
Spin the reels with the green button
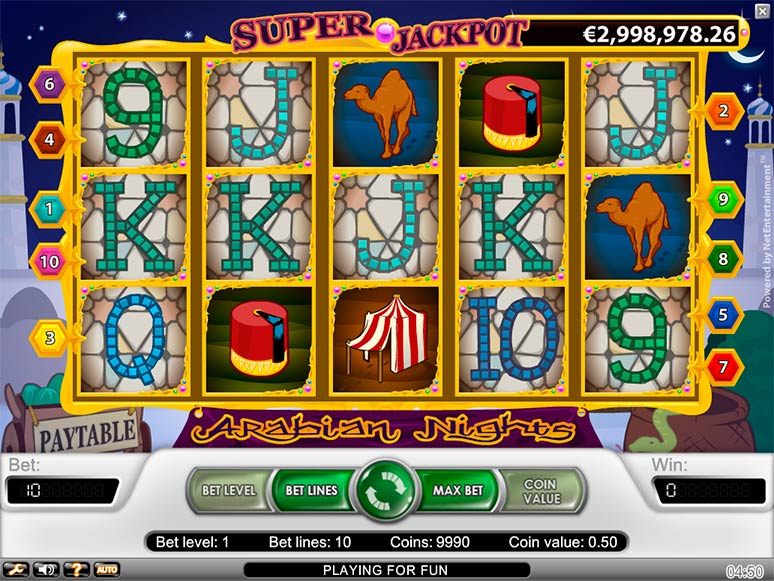(x=387, y=490)
